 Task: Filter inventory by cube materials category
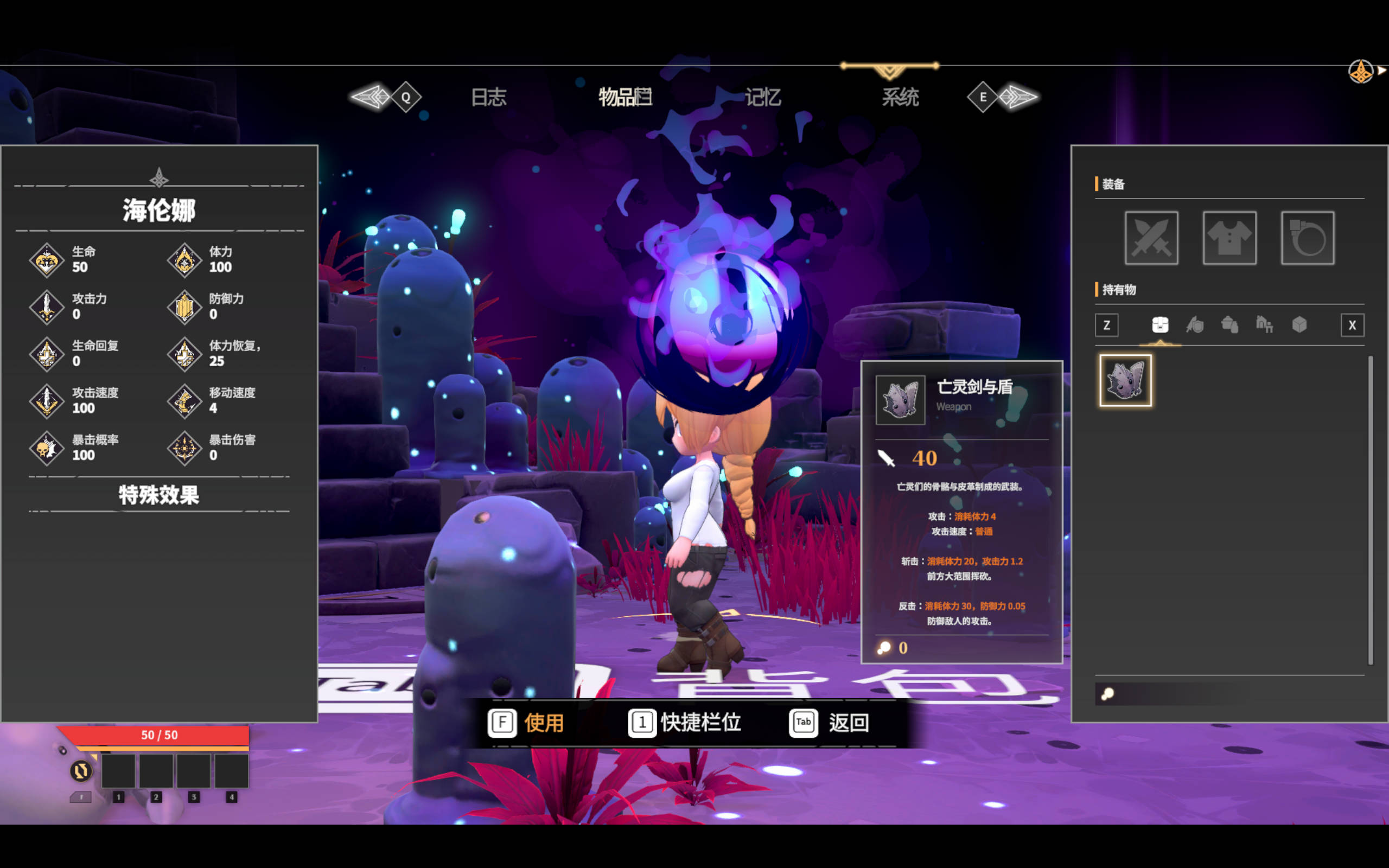[1299, 325]
